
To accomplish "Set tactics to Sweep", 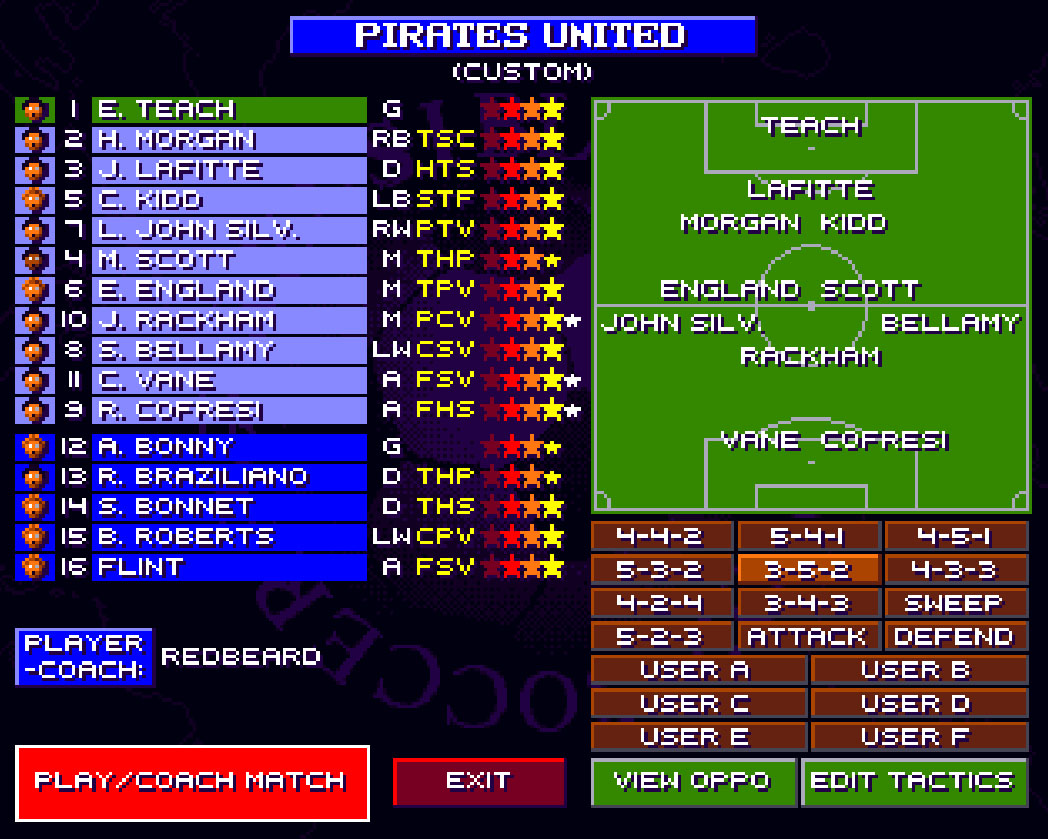I will (956, 603).
